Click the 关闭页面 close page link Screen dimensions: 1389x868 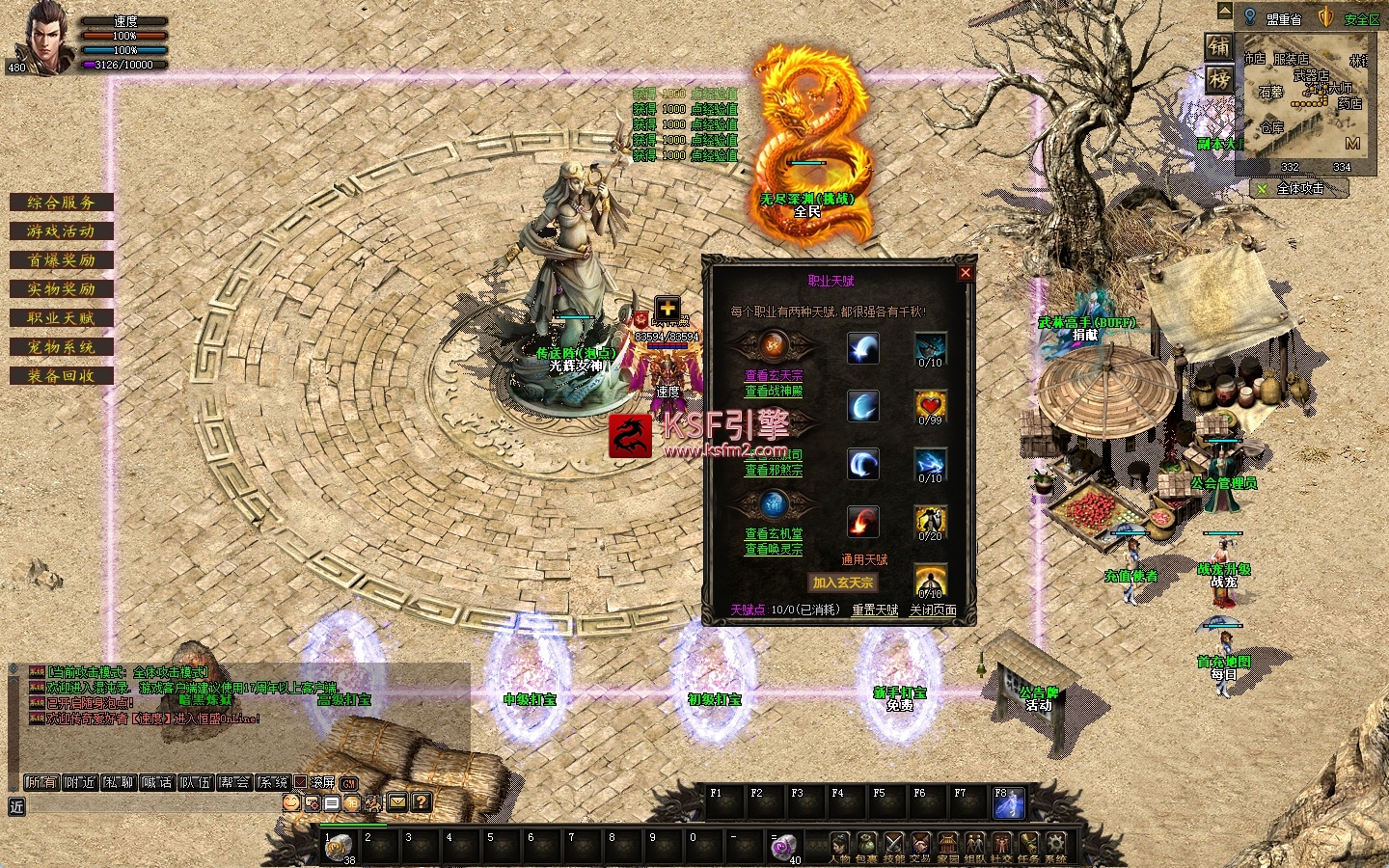click(x=933, y=610)
